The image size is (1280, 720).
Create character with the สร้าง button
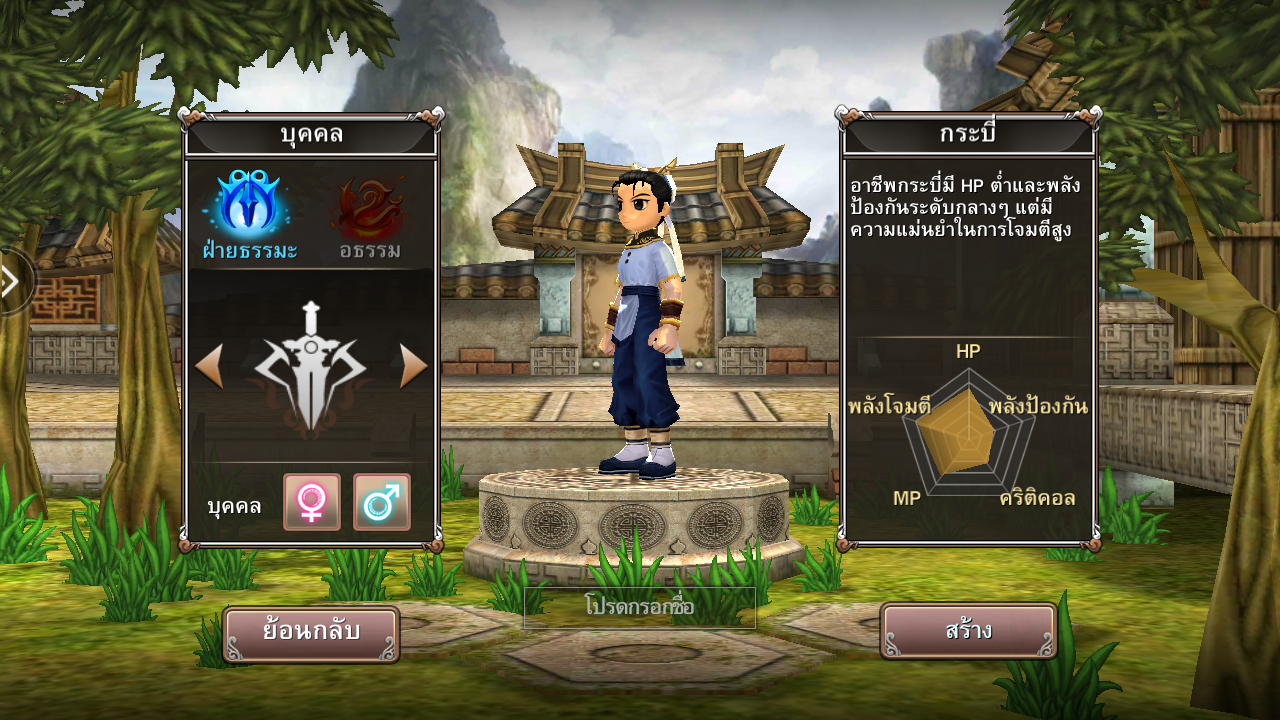968,631
